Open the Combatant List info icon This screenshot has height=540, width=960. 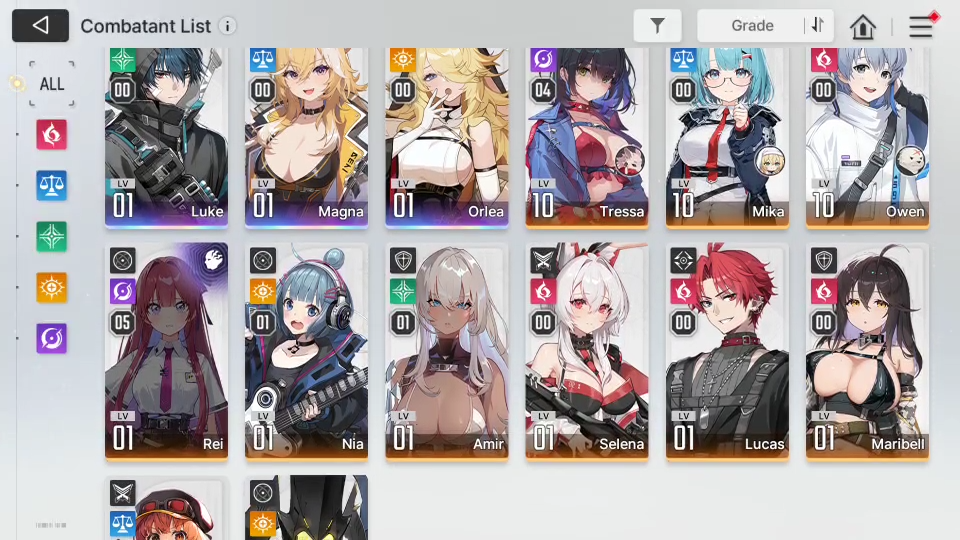(228, 26)
